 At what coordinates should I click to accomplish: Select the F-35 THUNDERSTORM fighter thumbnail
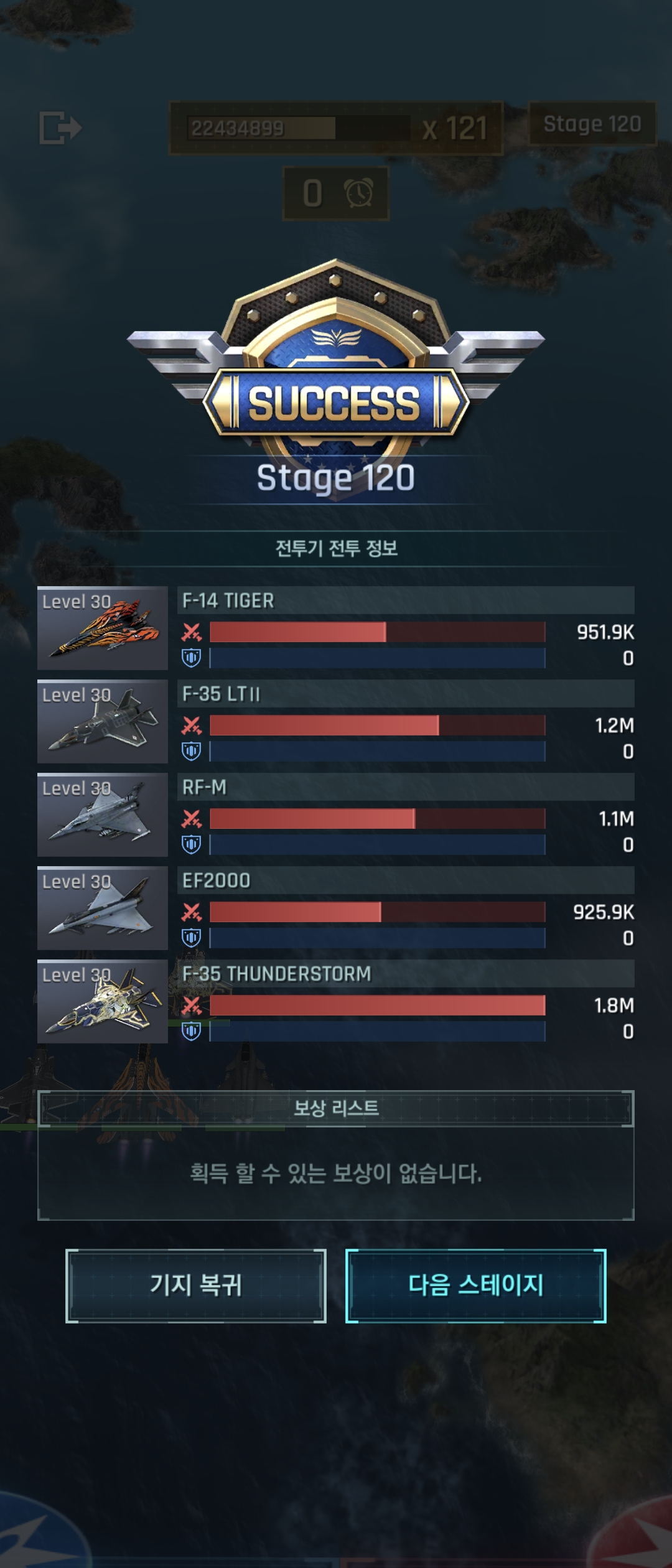(103, 1001)
